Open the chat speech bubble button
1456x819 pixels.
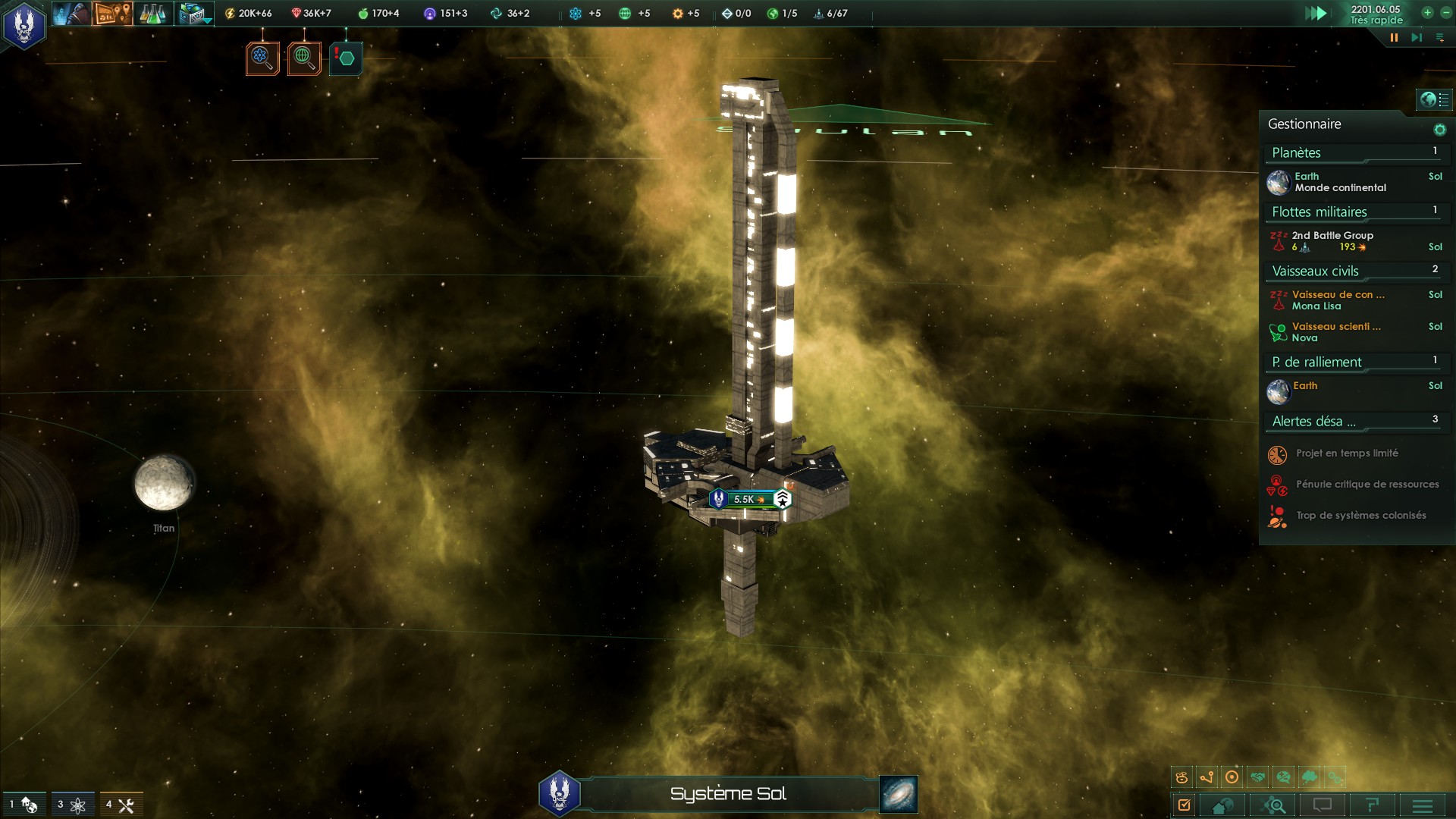(1323, 805)
